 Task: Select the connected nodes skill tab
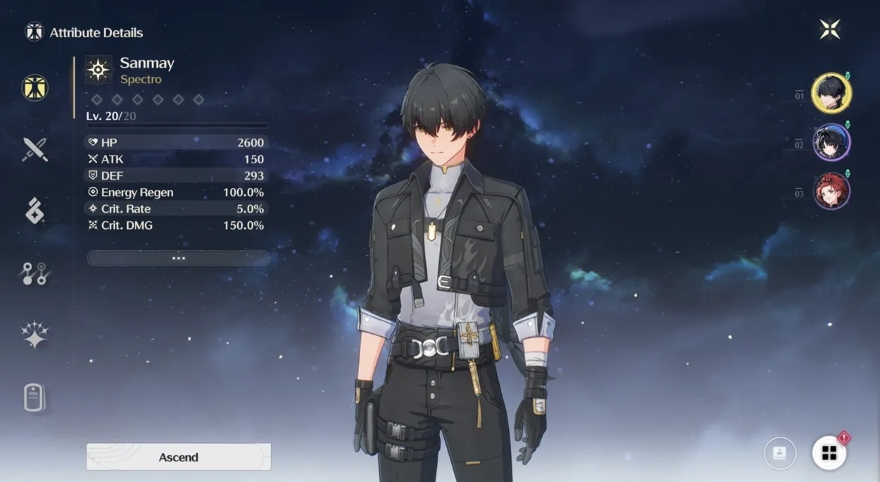click(35, 273)
